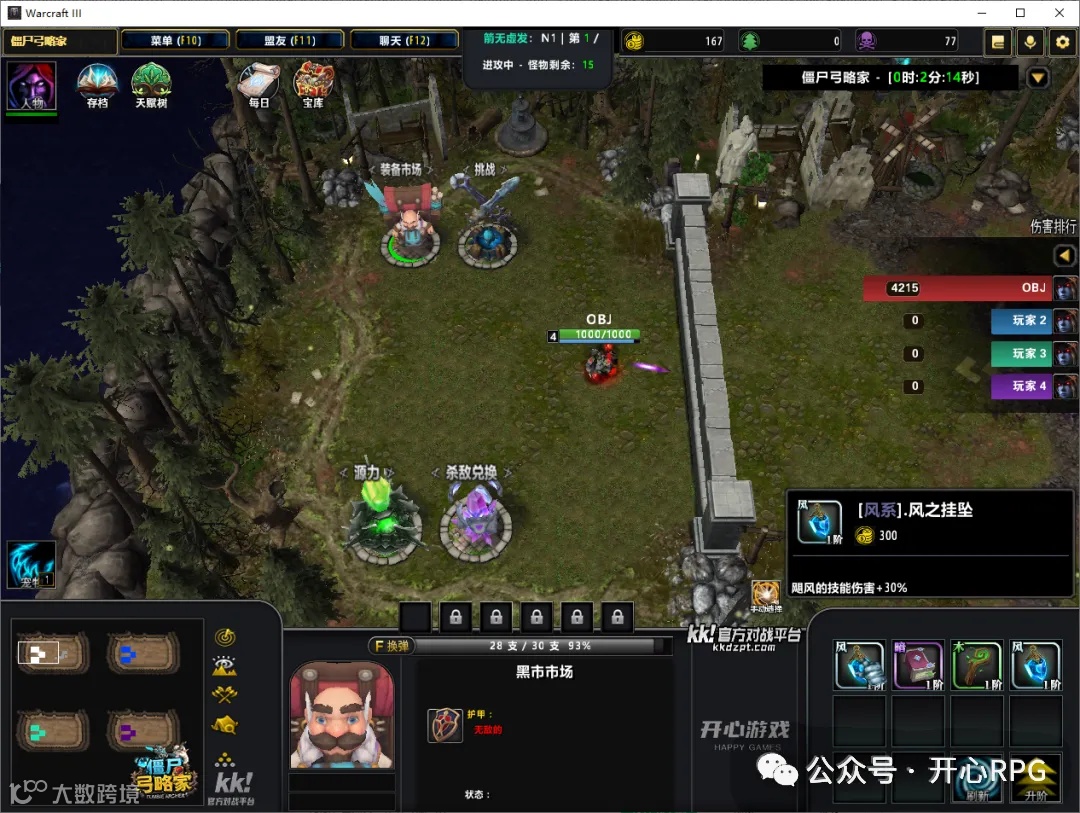This screenshot has width=1080, height=813.
Task: Click the F 换弹 reload button
Action: 390,646
